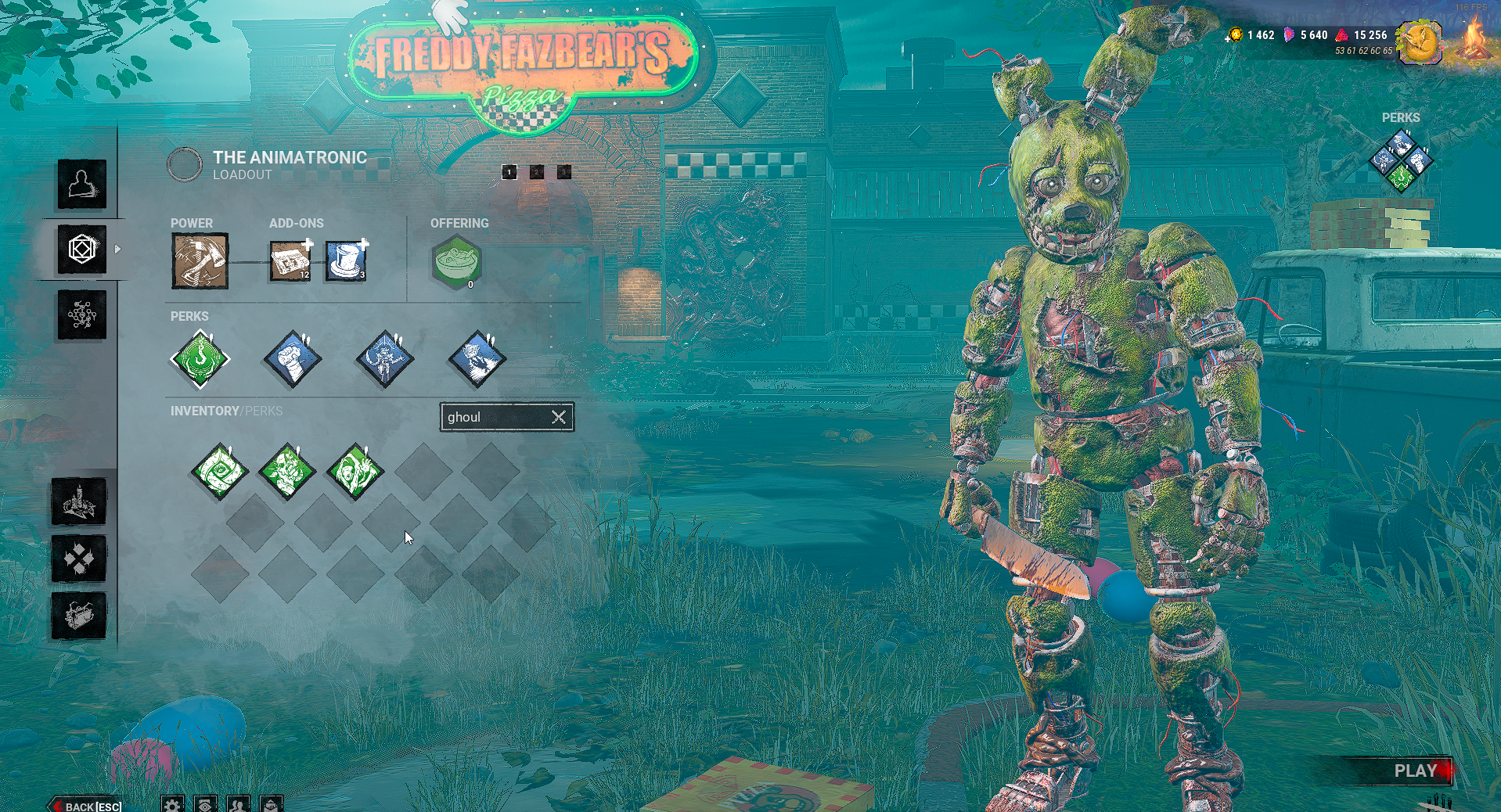This screenshot has width=1501, height=812.
Task: Select the first equipped add-on
Action: point(290,260)
